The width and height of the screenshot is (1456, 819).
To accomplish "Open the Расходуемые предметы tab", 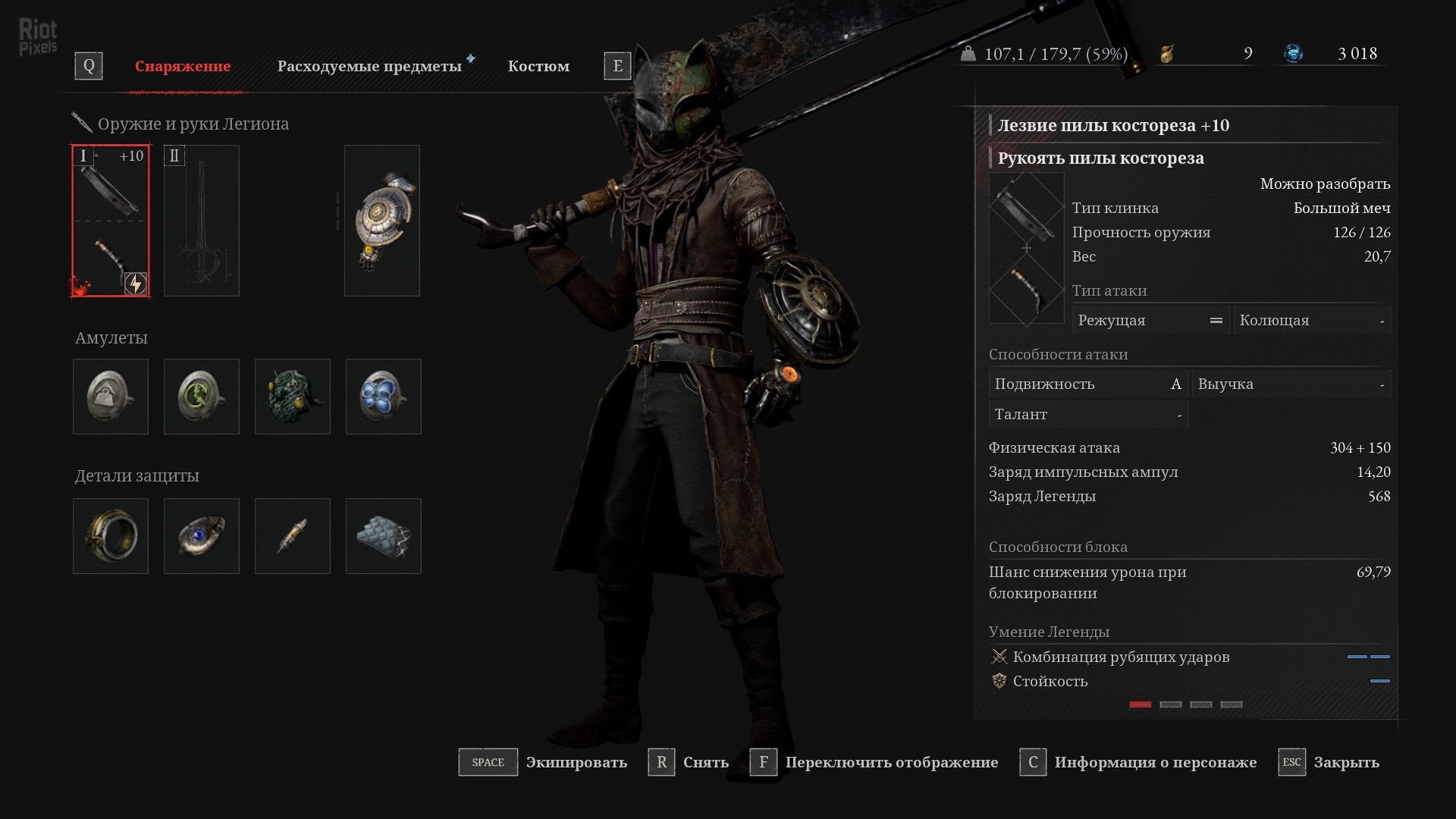I will click(369, 67).
